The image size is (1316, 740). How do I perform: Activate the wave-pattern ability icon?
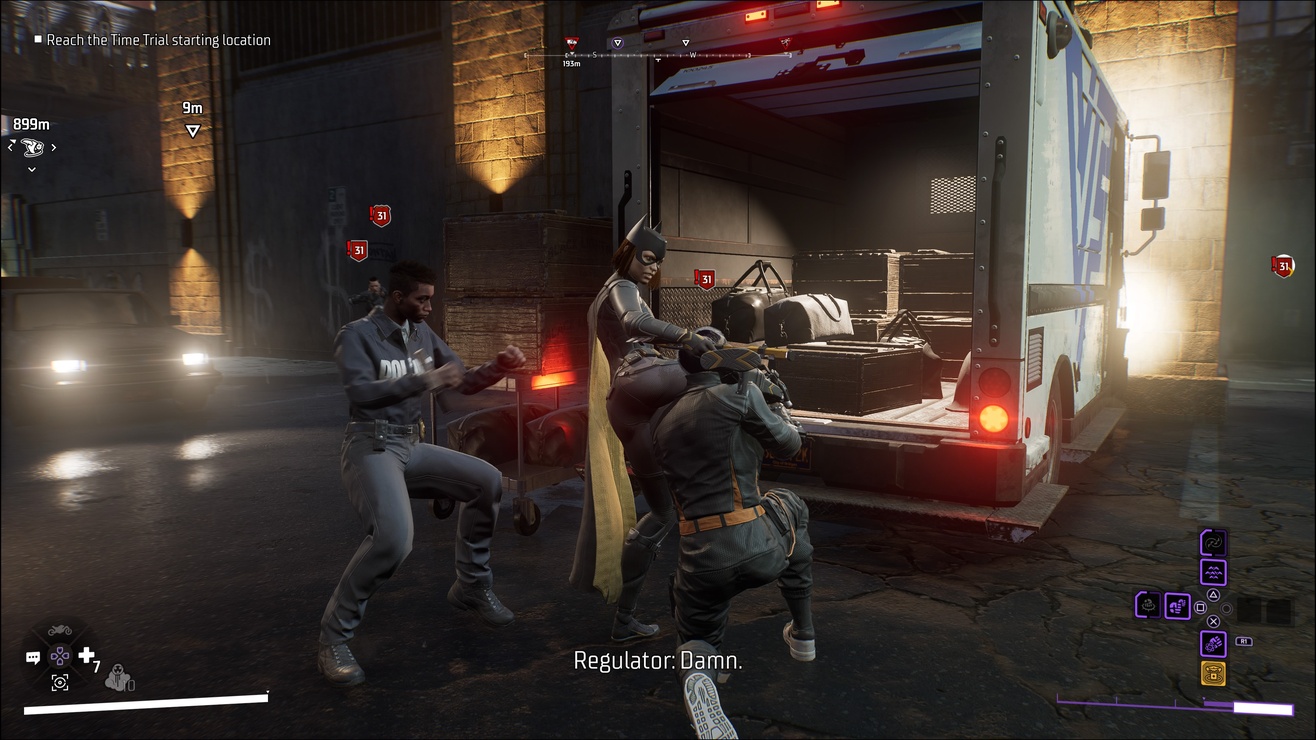pos(1213,572)
